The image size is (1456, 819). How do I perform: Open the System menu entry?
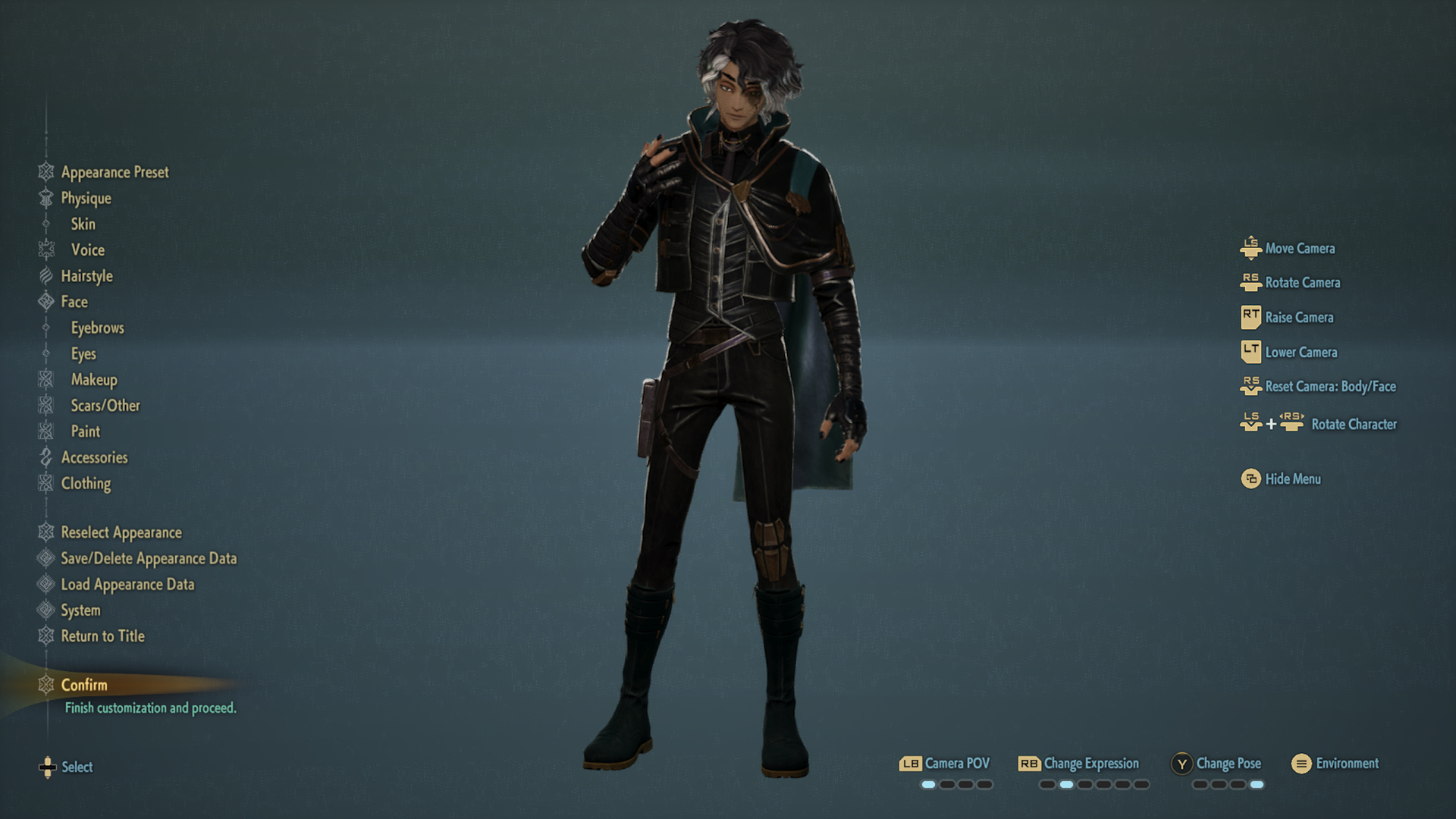click(80, 610)
